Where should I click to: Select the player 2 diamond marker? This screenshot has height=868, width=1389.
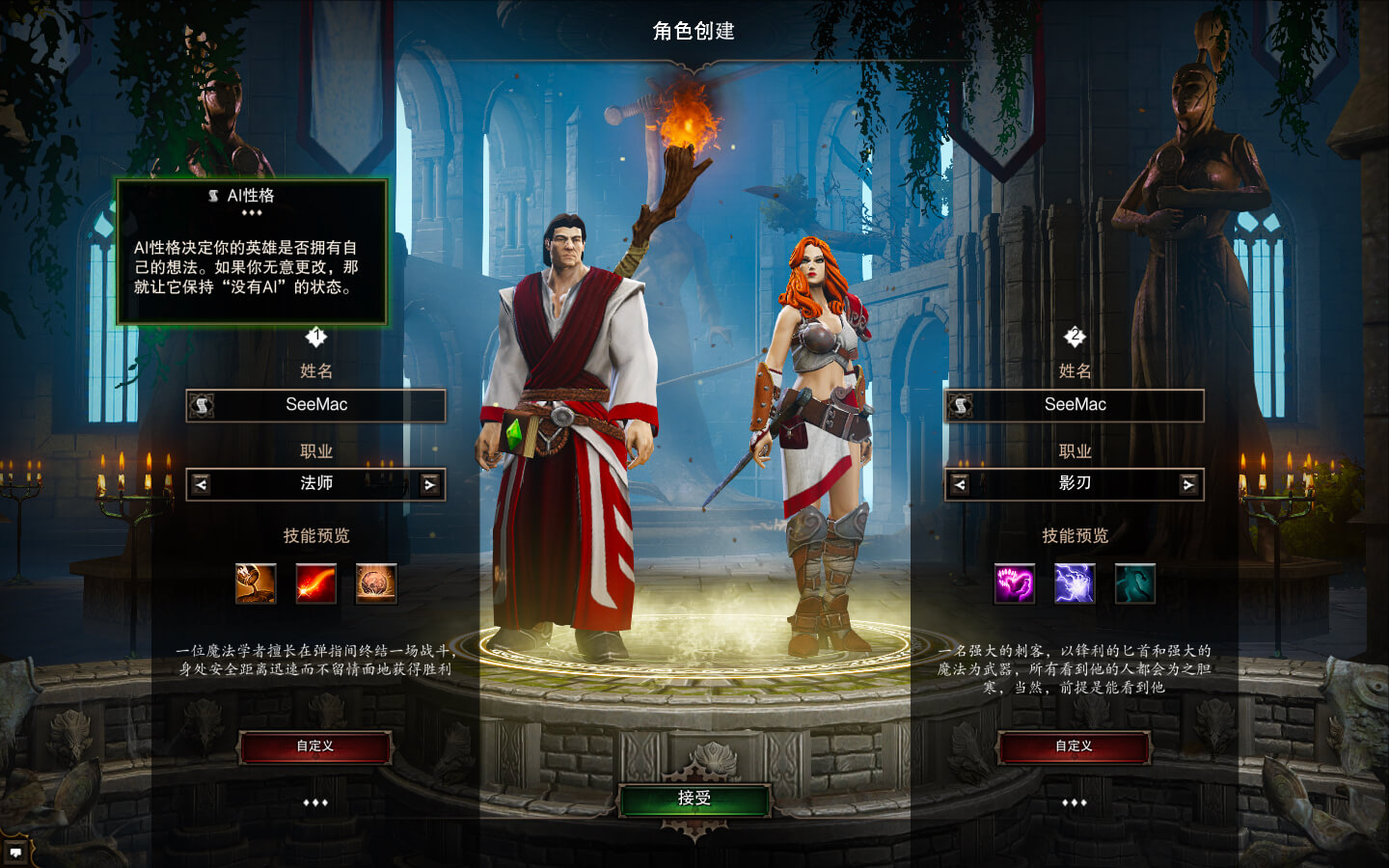[1075, 336]
